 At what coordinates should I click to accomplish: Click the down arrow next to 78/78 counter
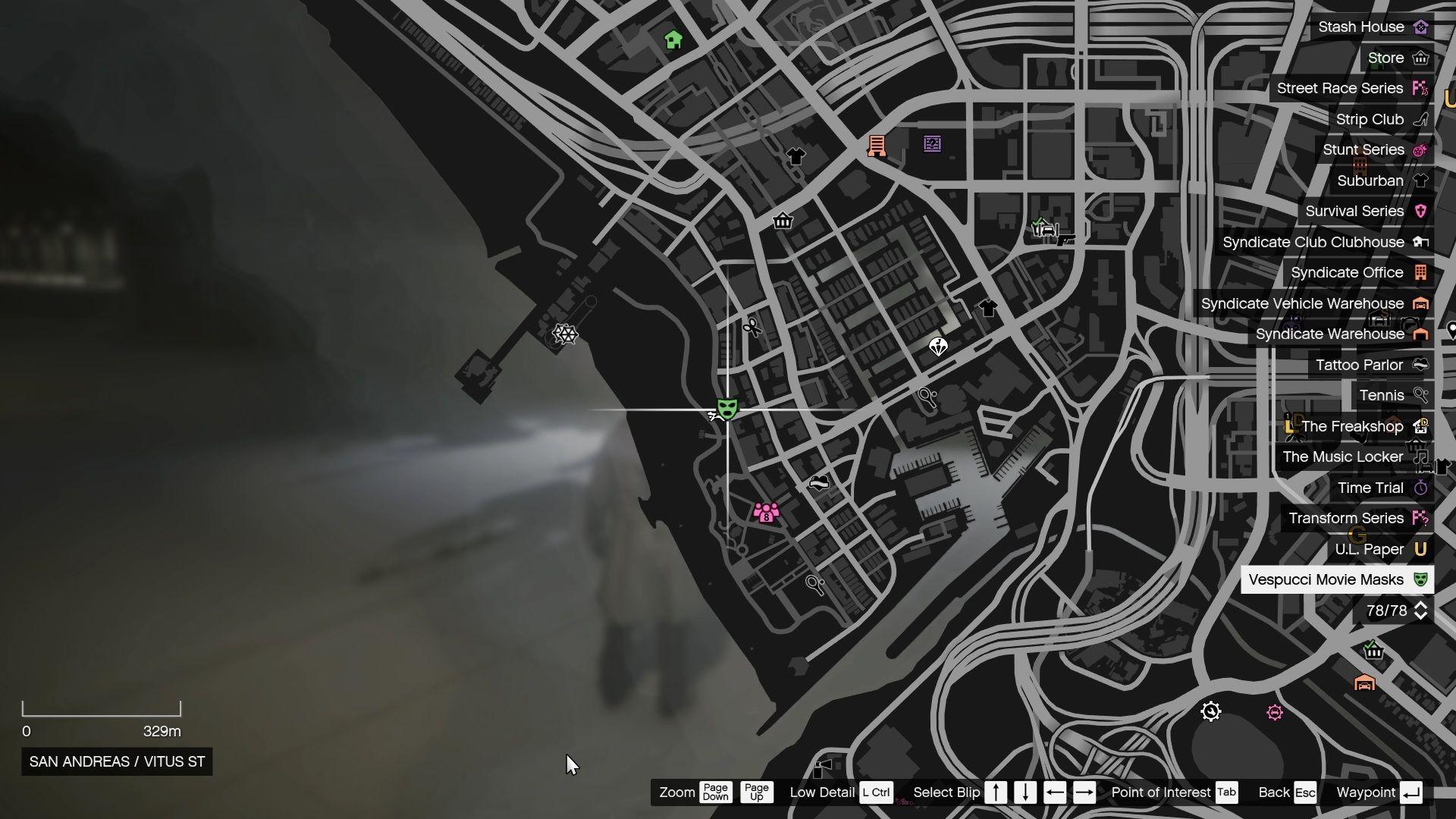click(1421, 616)
